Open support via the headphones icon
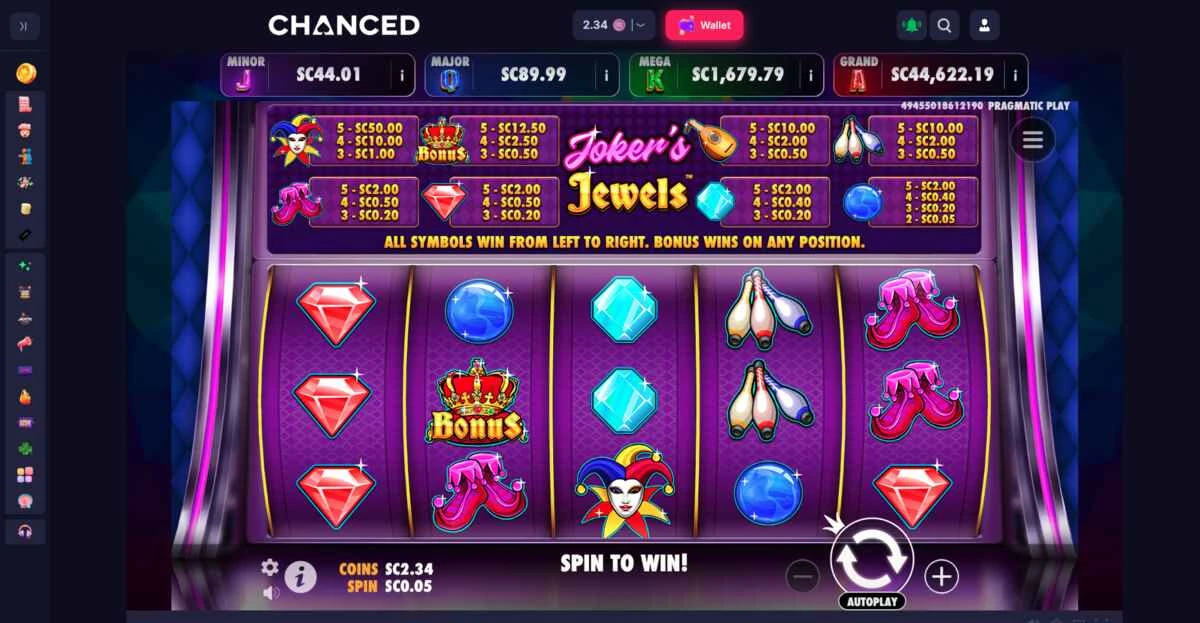 (x=25, y=531)
